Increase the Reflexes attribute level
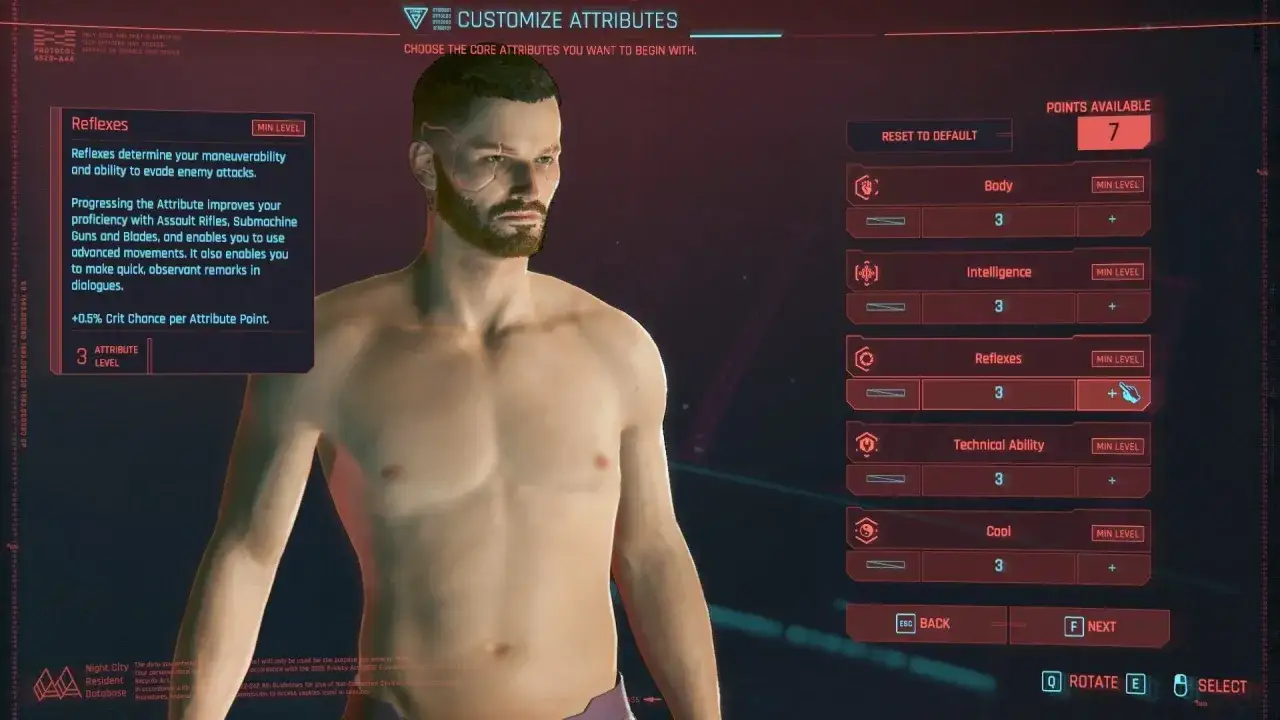Screen dimensions: 1280x720 1113,393
